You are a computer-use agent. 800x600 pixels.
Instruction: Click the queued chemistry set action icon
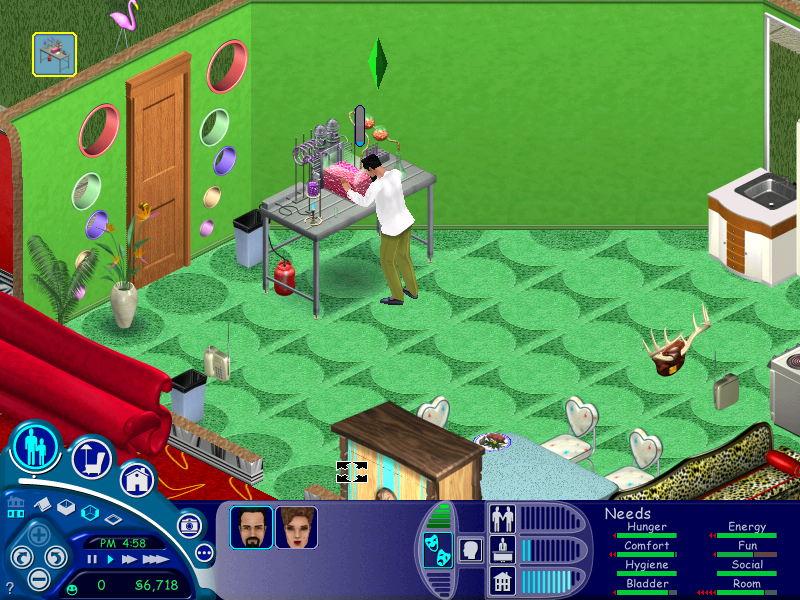[x=53, y=54]
